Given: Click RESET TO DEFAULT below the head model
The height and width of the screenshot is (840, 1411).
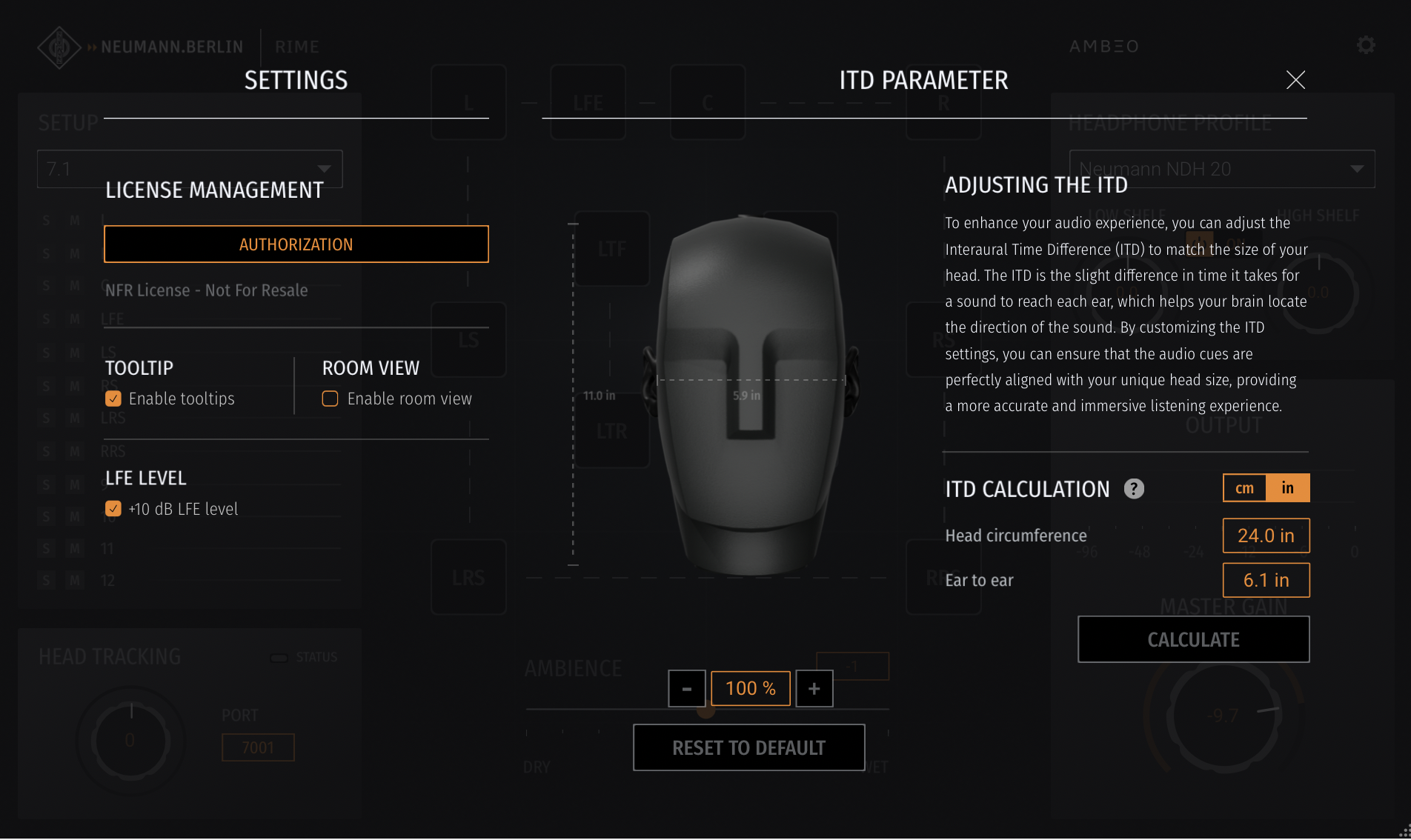Looking at the screenshot, I should (748, 747).
